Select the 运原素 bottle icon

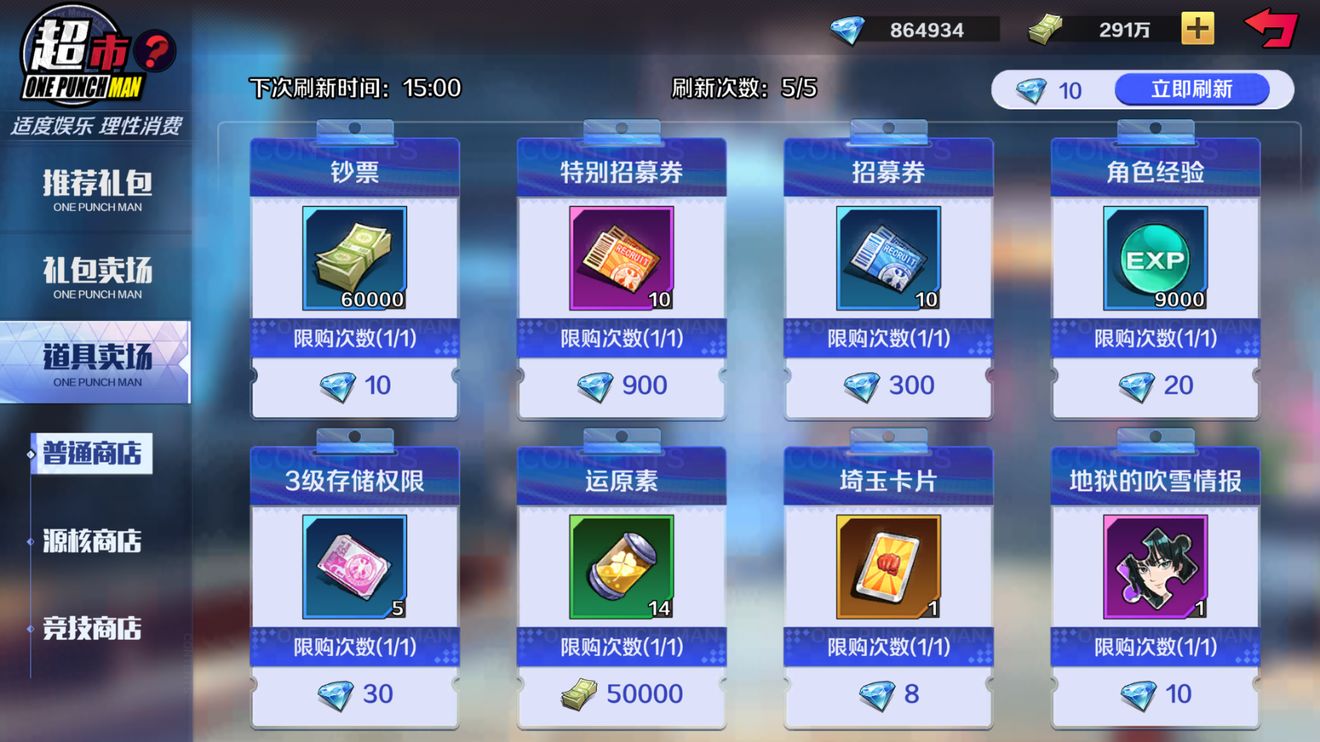(620, 566)
